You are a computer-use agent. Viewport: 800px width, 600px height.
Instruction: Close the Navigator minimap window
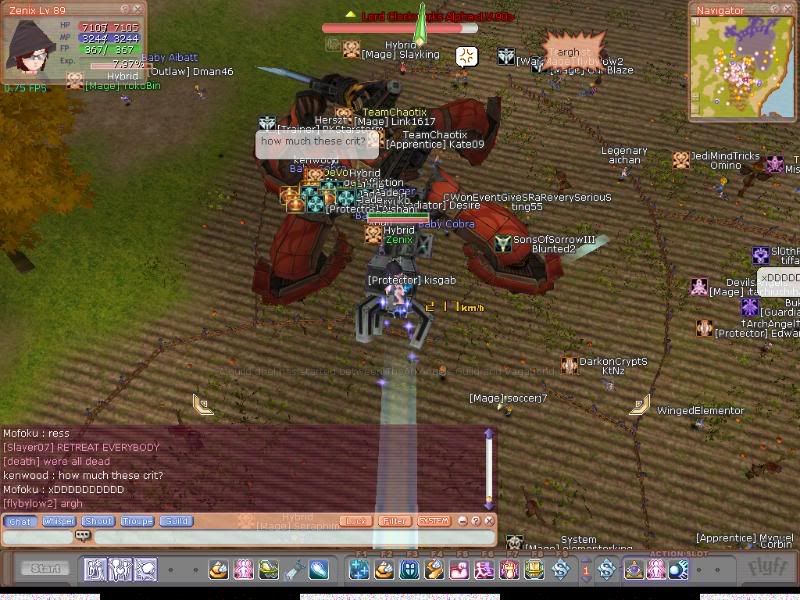coord(789,9)
